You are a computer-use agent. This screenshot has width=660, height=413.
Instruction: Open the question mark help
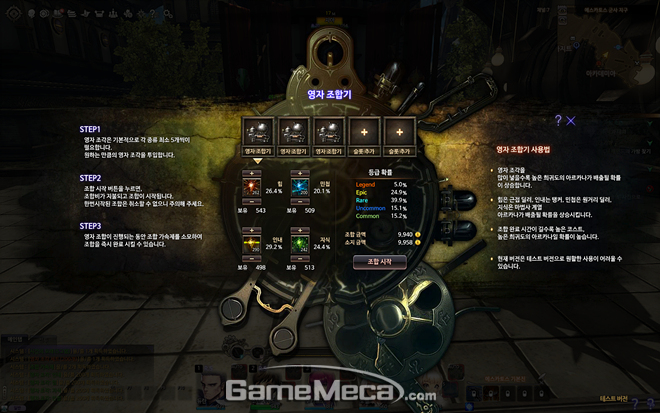tap(556, 121)
